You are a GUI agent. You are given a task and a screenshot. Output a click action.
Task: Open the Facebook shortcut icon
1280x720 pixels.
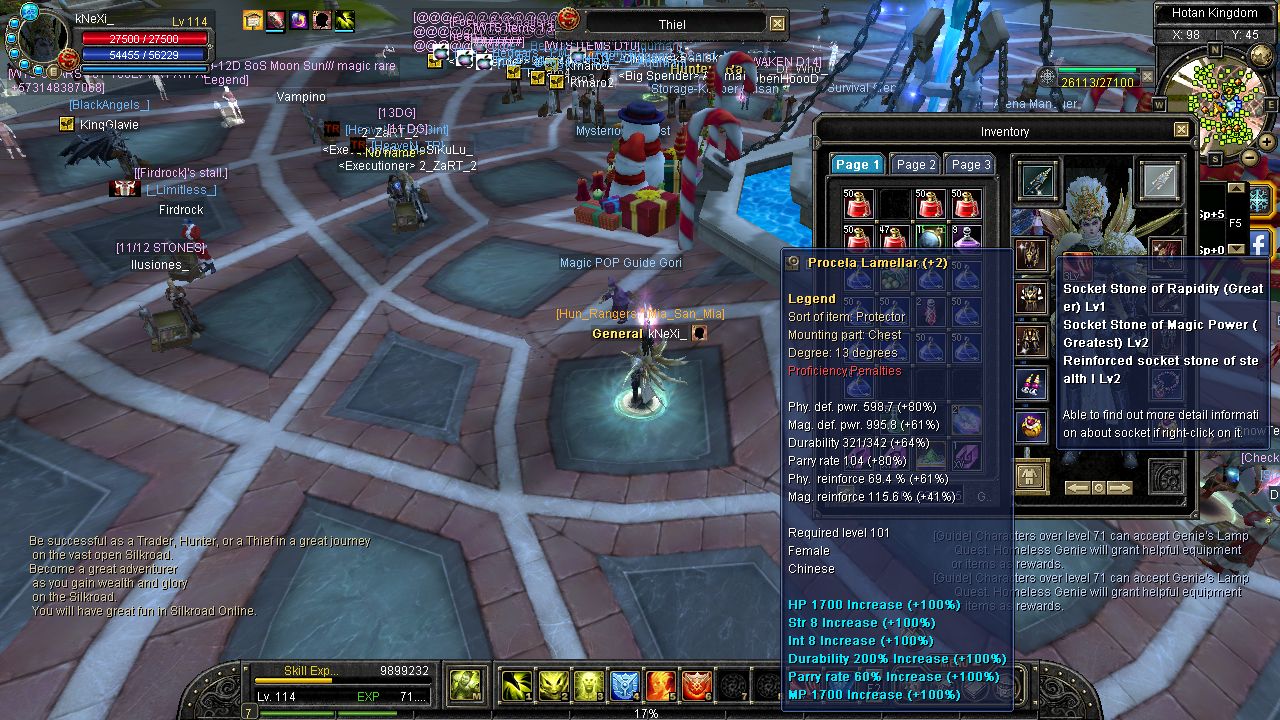tap(1259, 243)
